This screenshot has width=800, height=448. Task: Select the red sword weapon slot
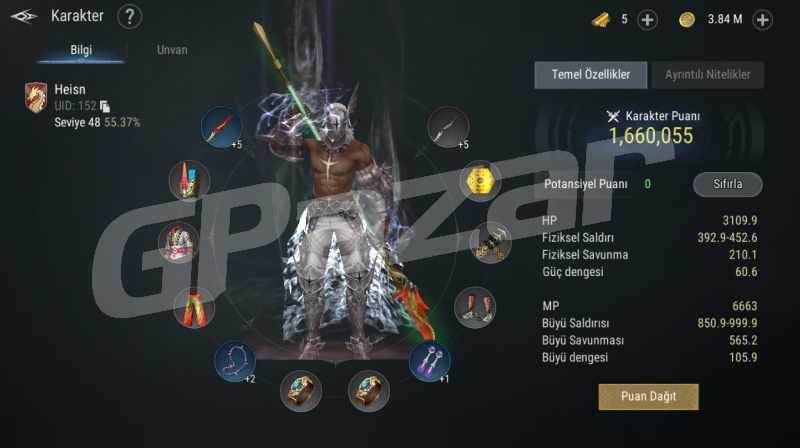[221, 128]
